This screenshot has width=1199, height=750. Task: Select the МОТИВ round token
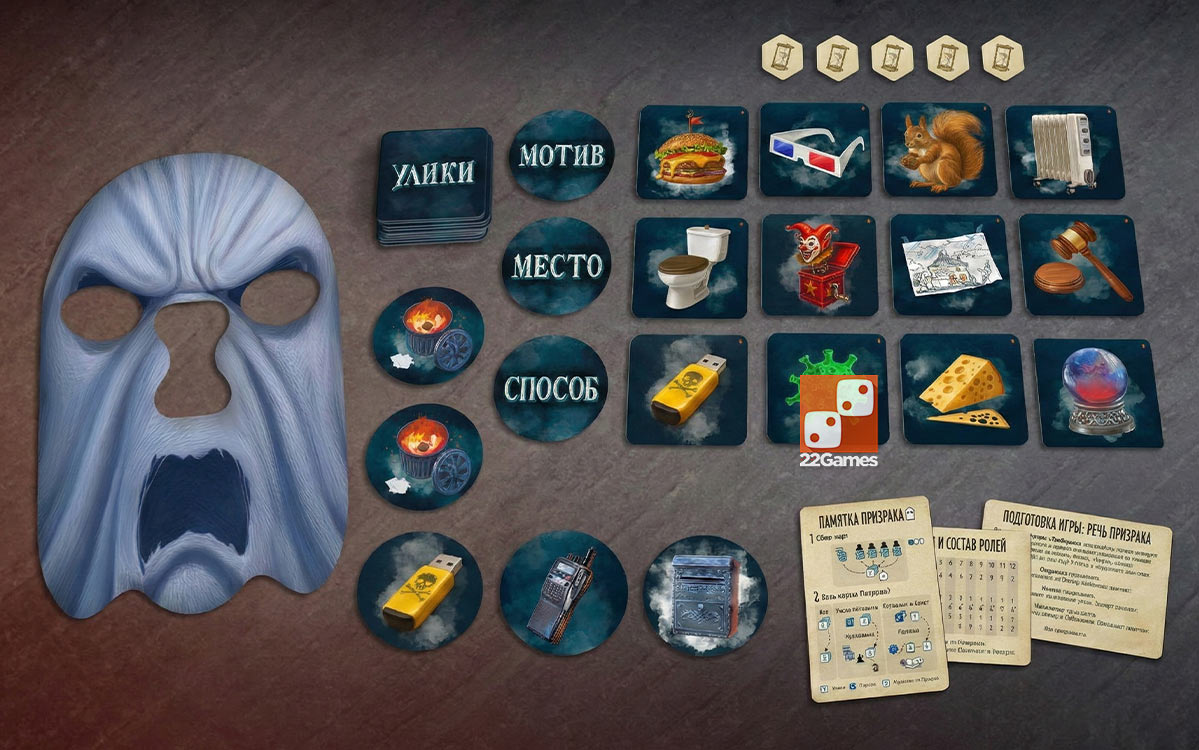click(561, 156)
